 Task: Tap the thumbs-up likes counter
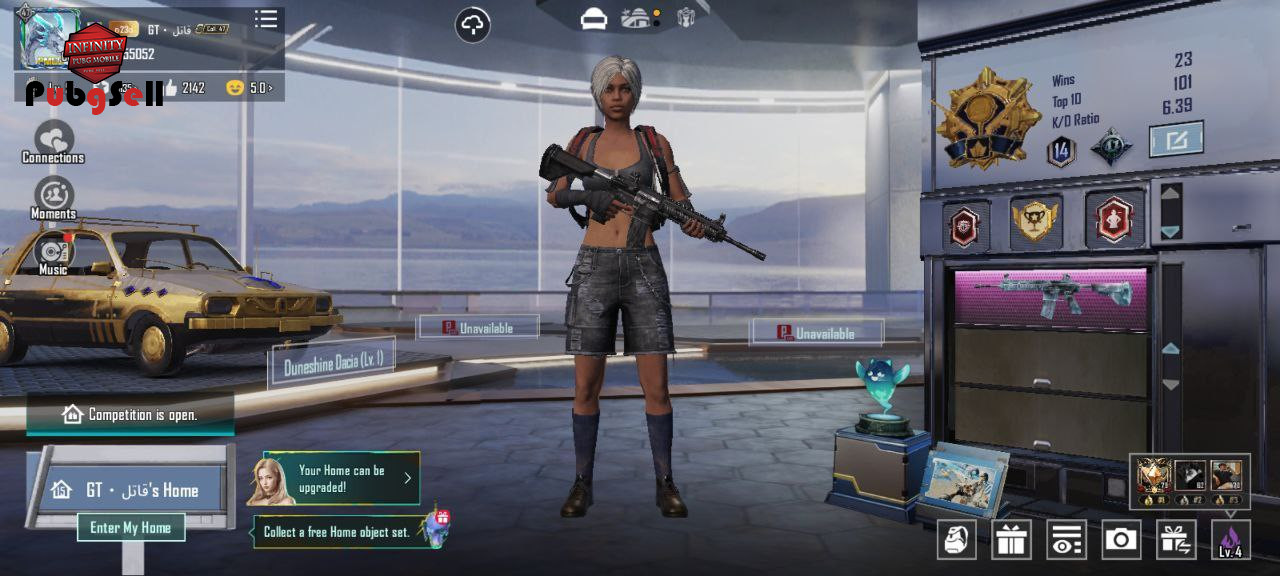click(183, 88)
